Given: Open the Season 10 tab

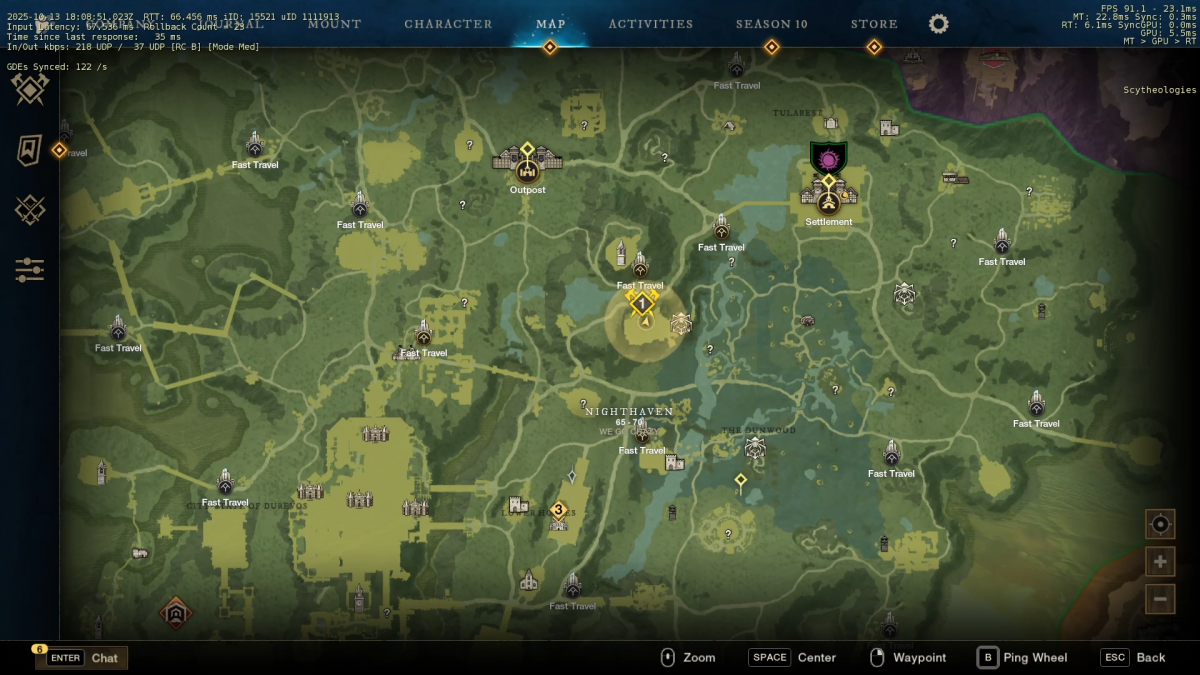Looking at the screenshot, I should [771, 24].
